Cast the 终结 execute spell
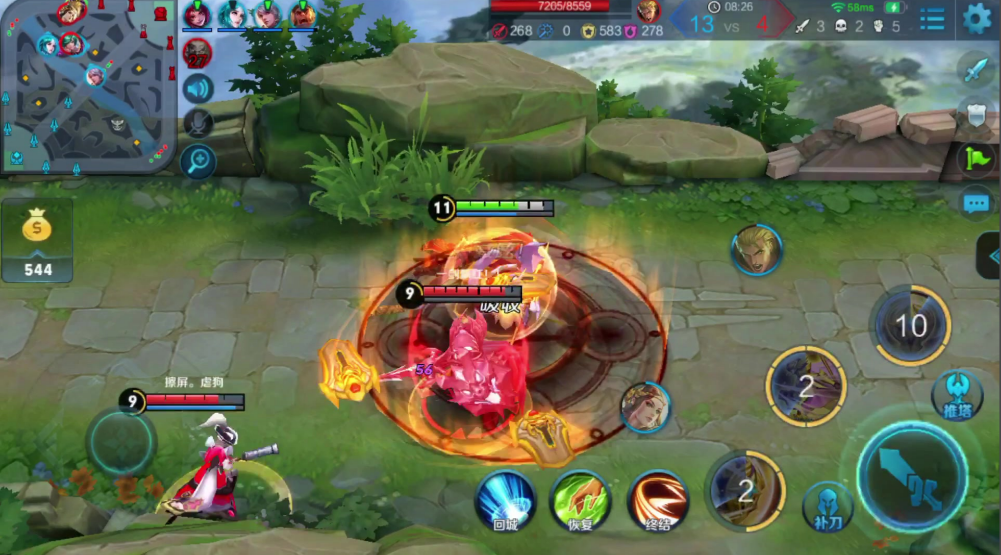This screenshot has width=1001, height=555. pyautogui.click(x=658, y=499)
